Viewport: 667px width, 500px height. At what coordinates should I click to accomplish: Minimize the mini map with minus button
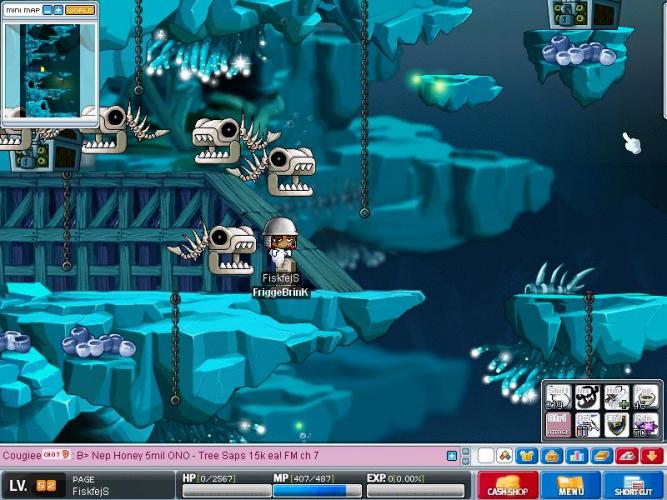[x=45, y=9]
